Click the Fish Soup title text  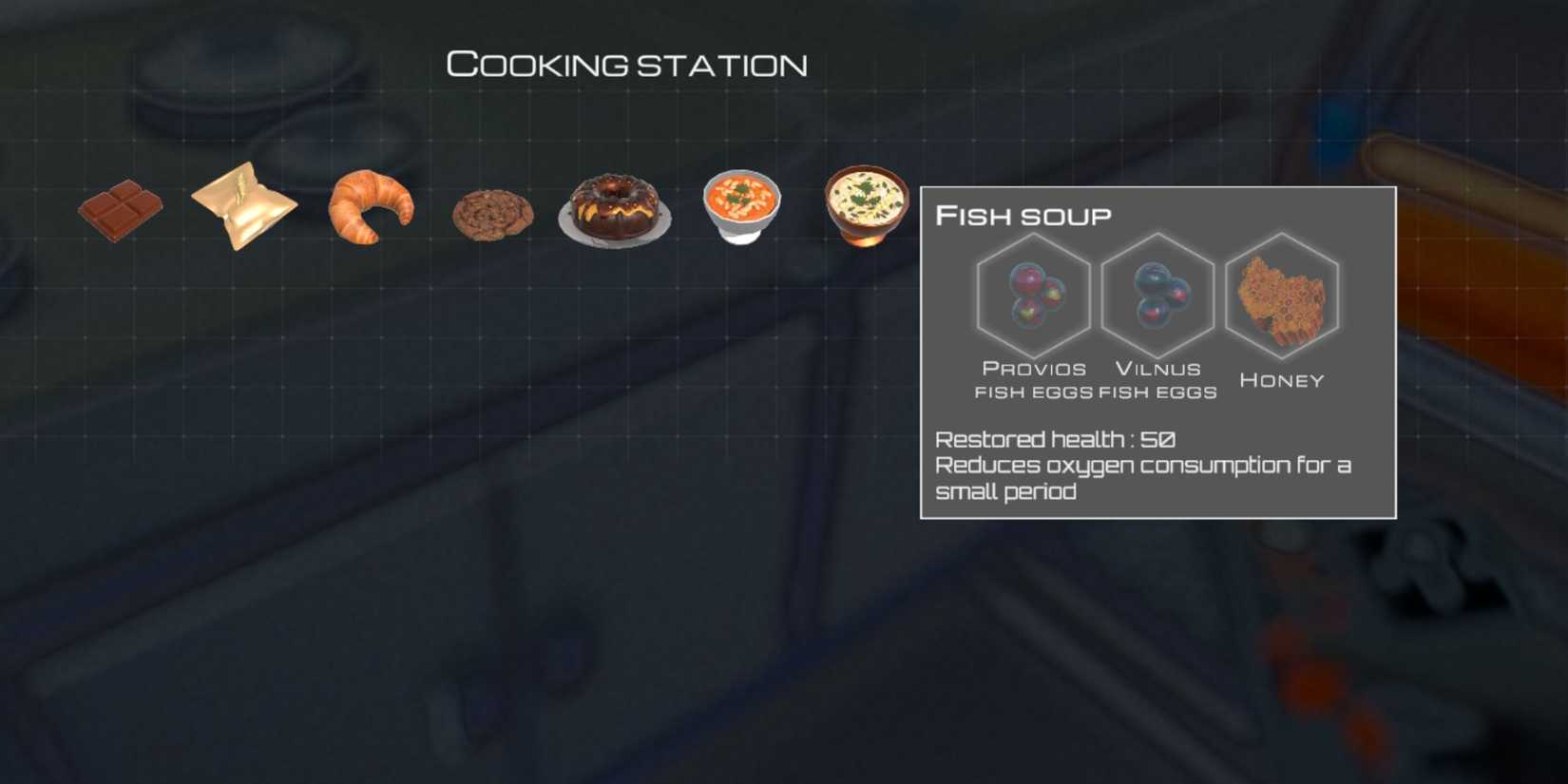tap(1022, 216)
